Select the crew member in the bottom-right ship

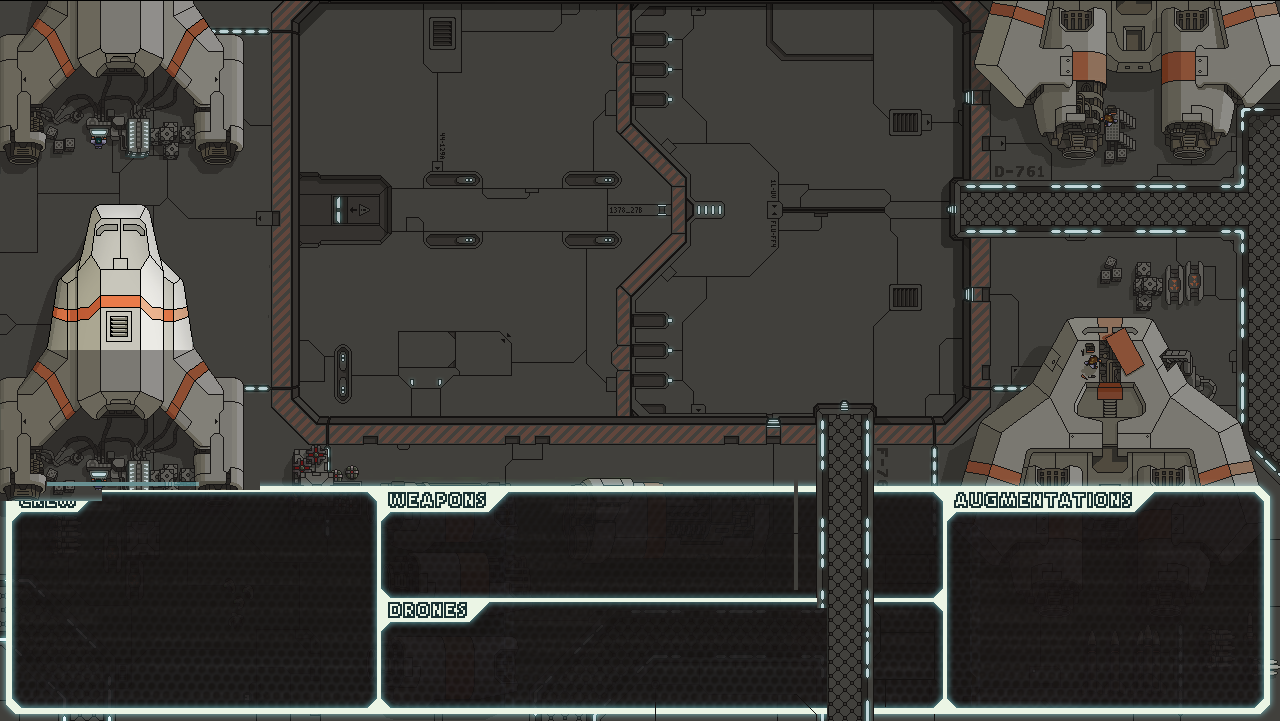1092,362
